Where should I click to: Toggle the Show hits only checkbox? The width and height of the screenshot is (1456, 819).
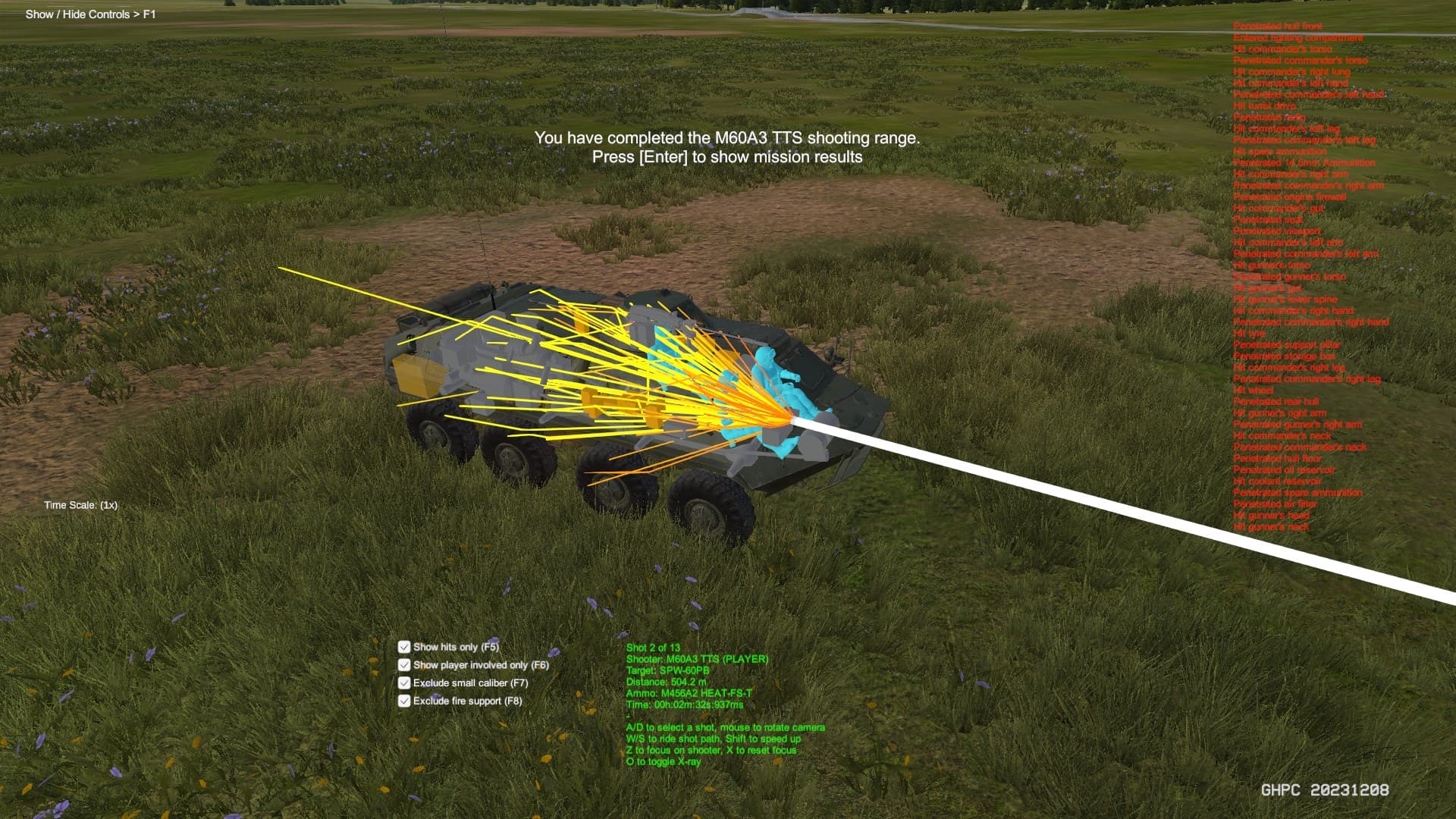[x=404, y=647]
